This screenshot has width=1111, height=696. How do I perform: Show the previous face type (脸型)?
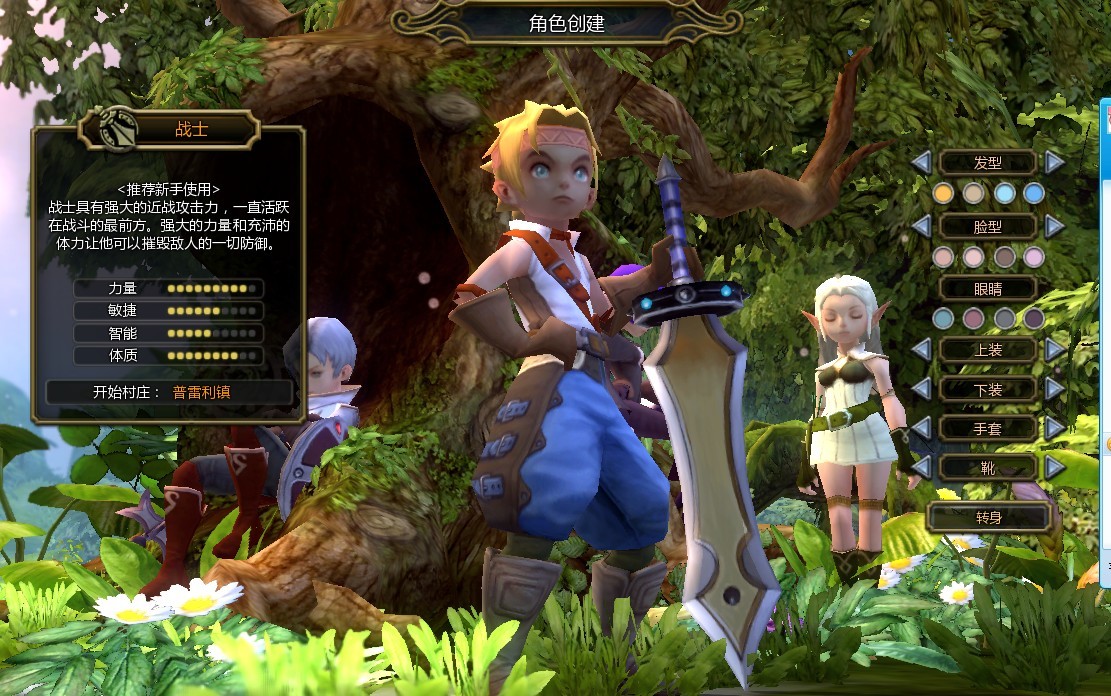[922, 226]
